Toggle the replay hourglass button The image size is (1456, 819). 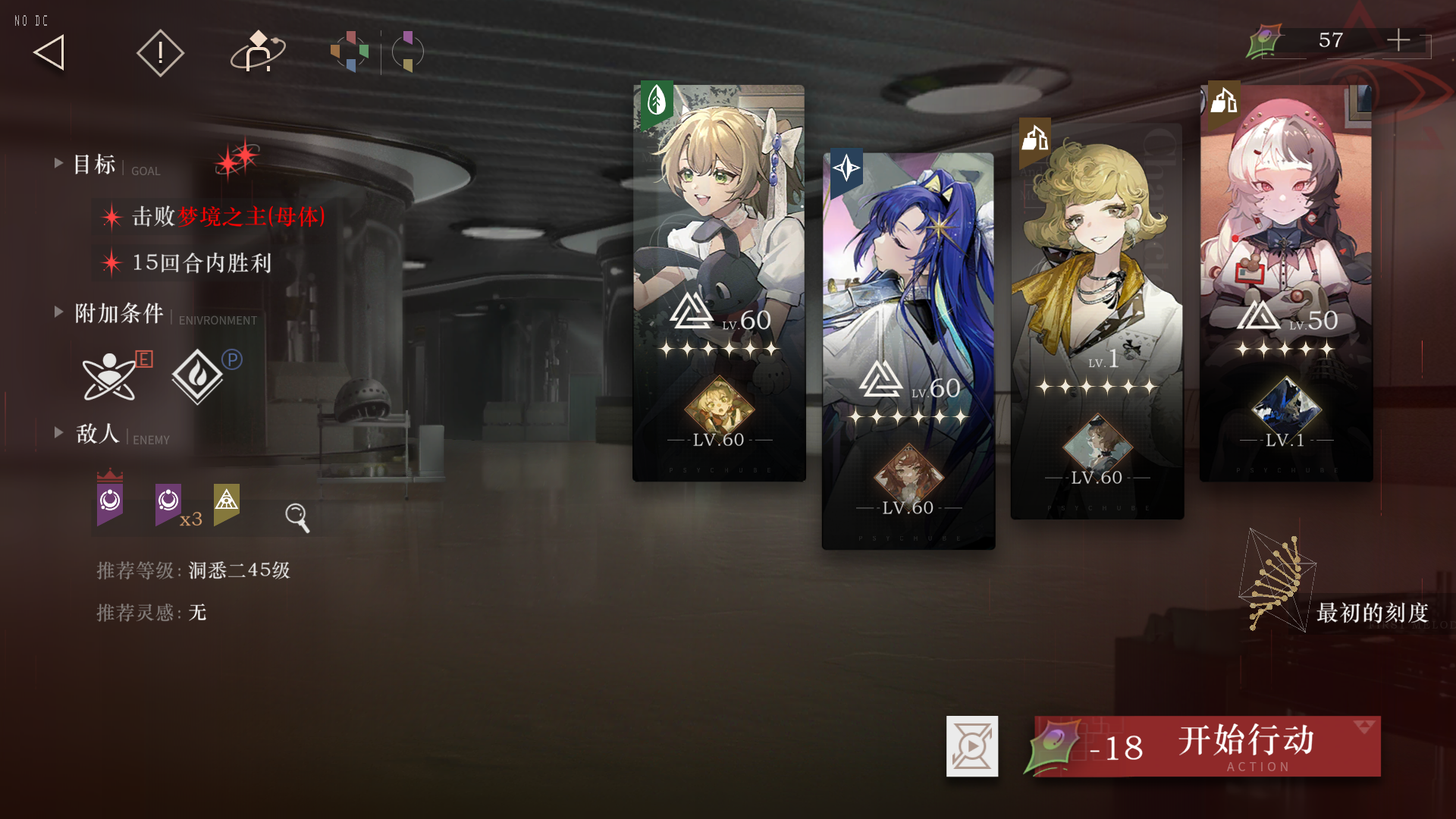click(972, 746)
